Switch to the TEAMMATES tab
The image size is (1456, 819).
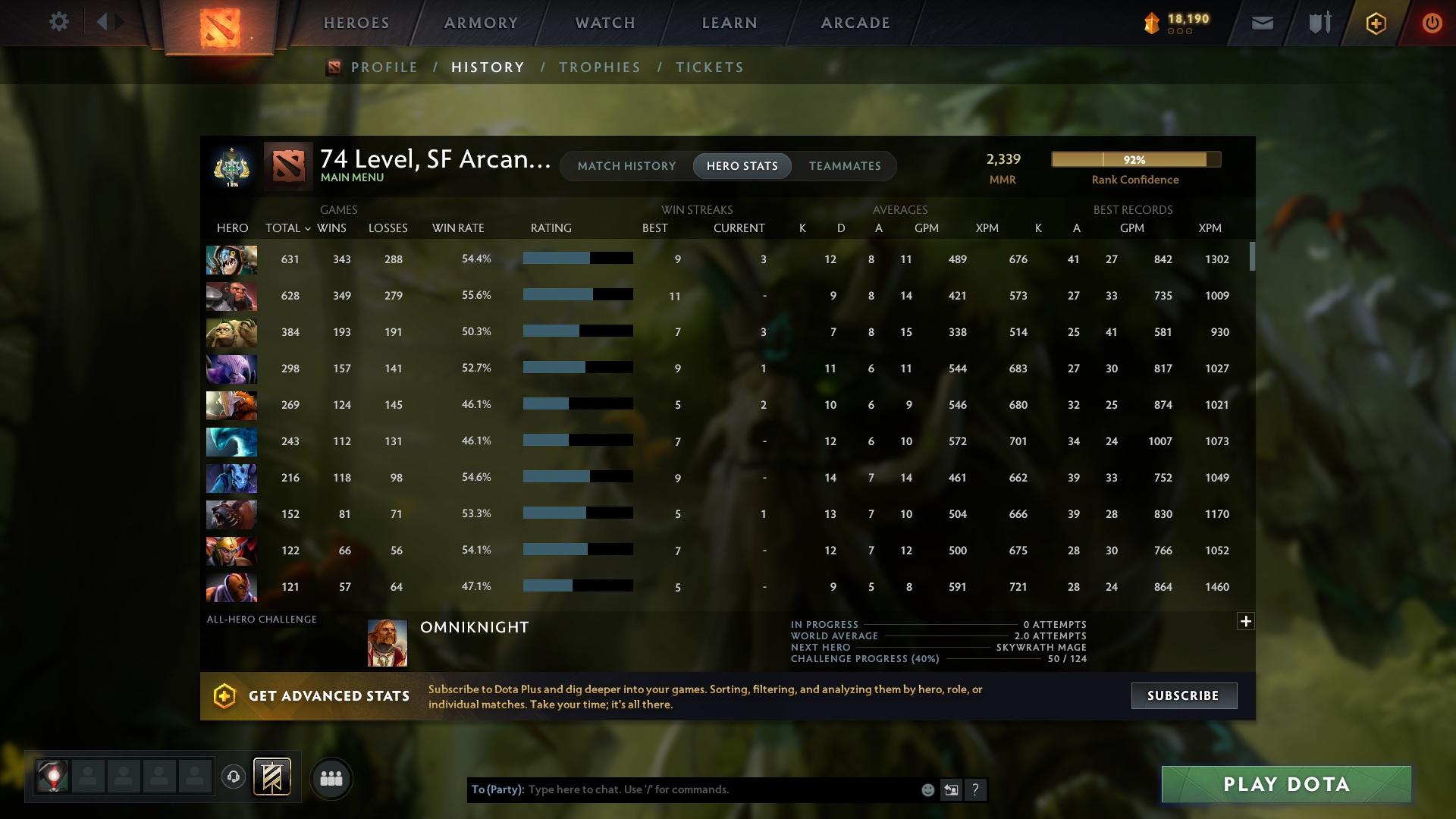coord(845,165)
